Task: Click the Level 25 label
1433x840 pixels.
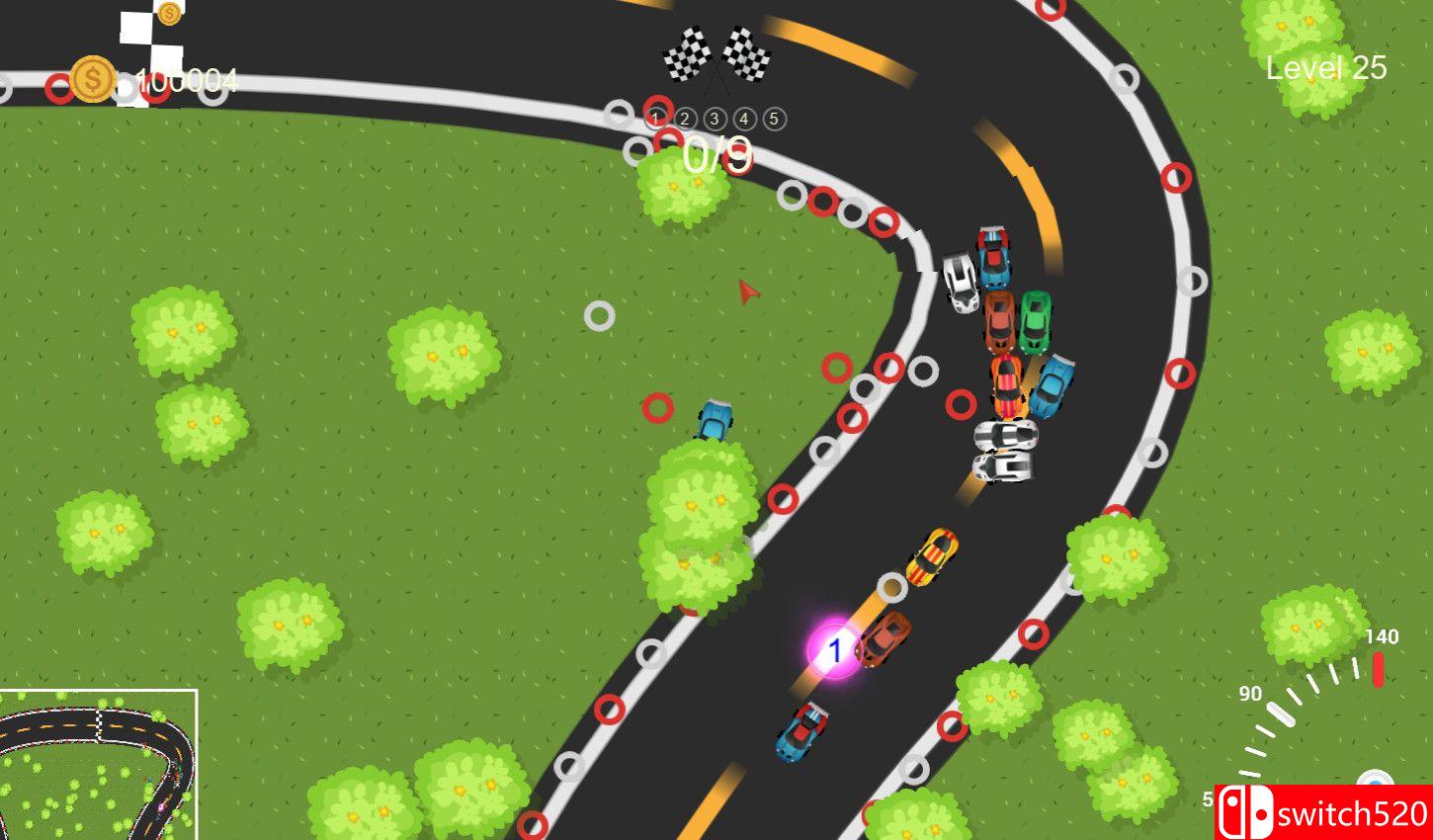Action: pyautogui.click(x=1327, y=67)
